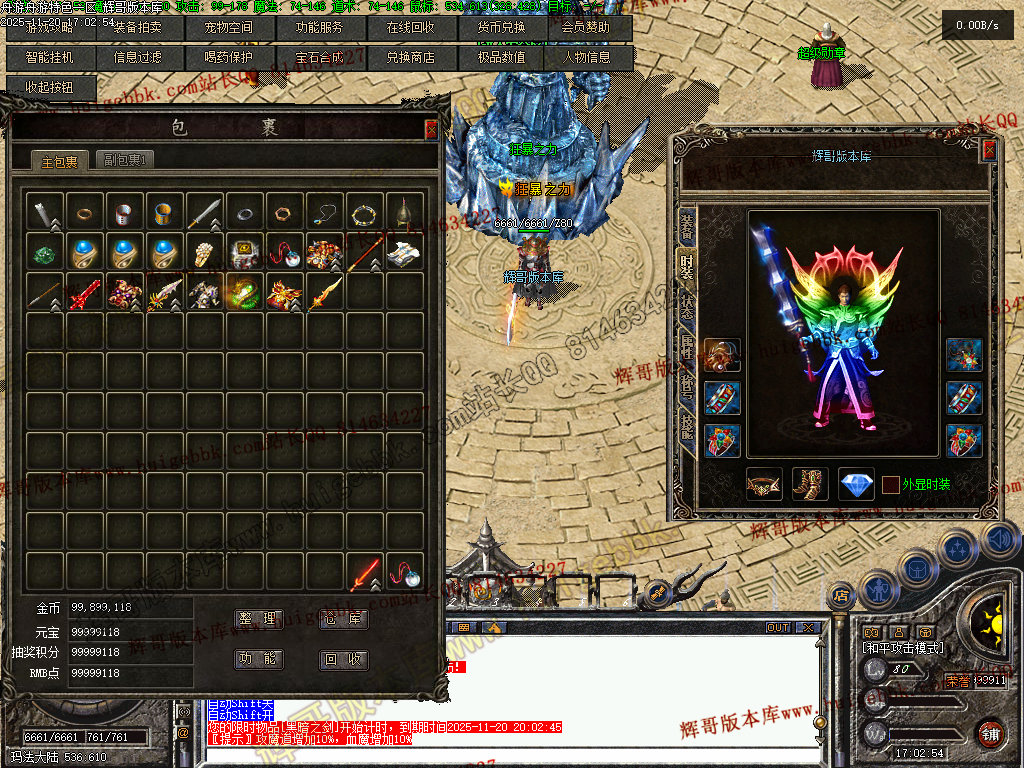Open the 仓库 warehouse from the bag
Viewport: 1024px width, 768px height.
tap(343, 620)
